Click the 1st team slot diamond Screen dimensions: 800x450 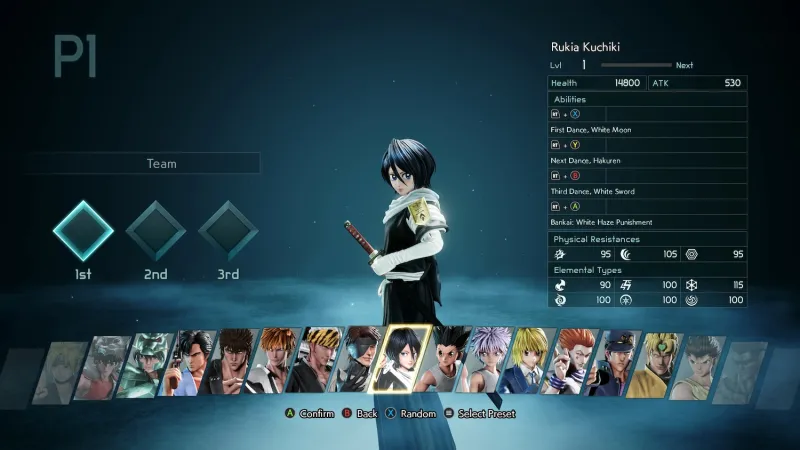click(x=83, y=231)
